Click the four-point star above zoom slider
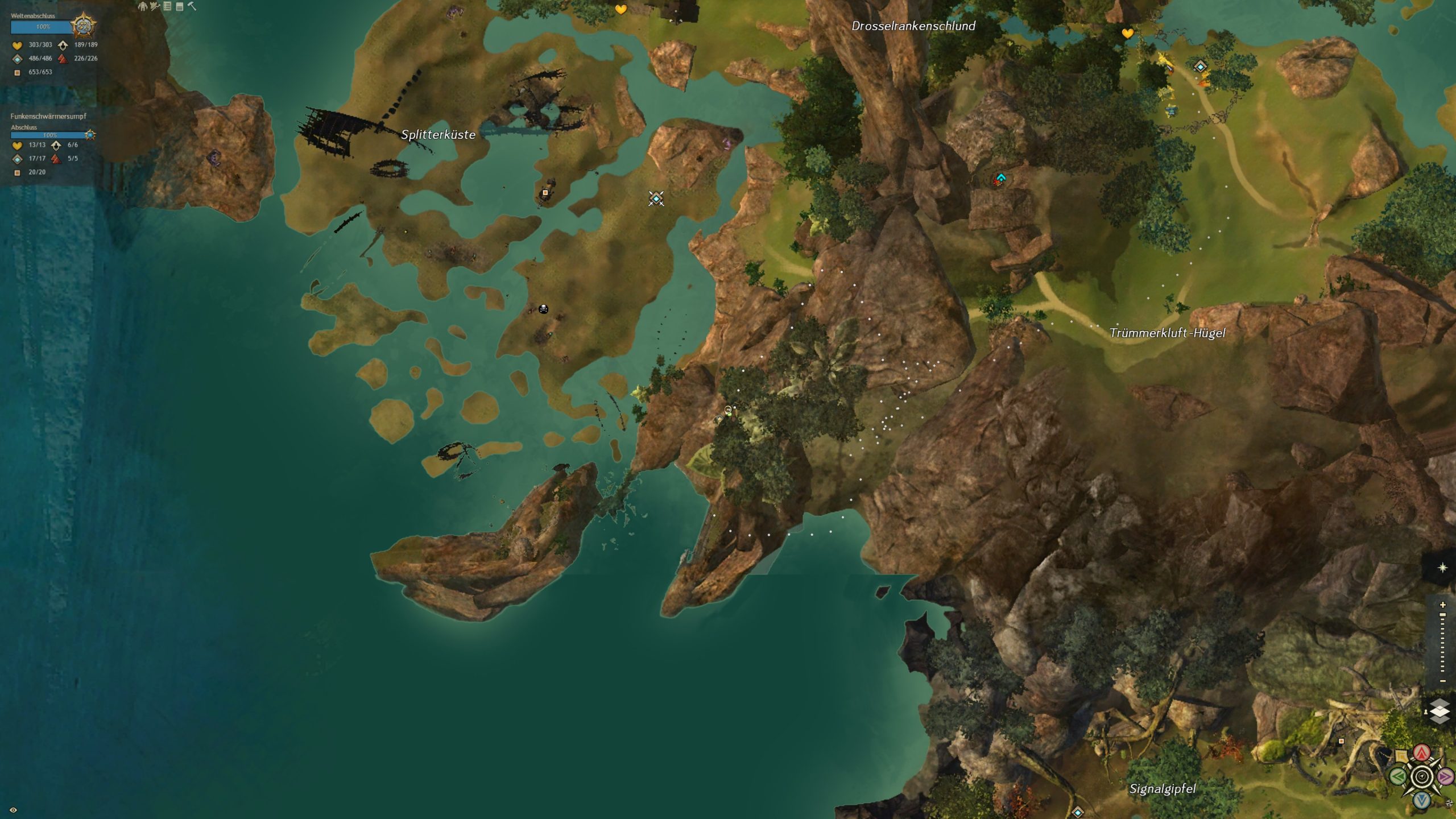The image size is (1456, 819). click(1442, 568)
